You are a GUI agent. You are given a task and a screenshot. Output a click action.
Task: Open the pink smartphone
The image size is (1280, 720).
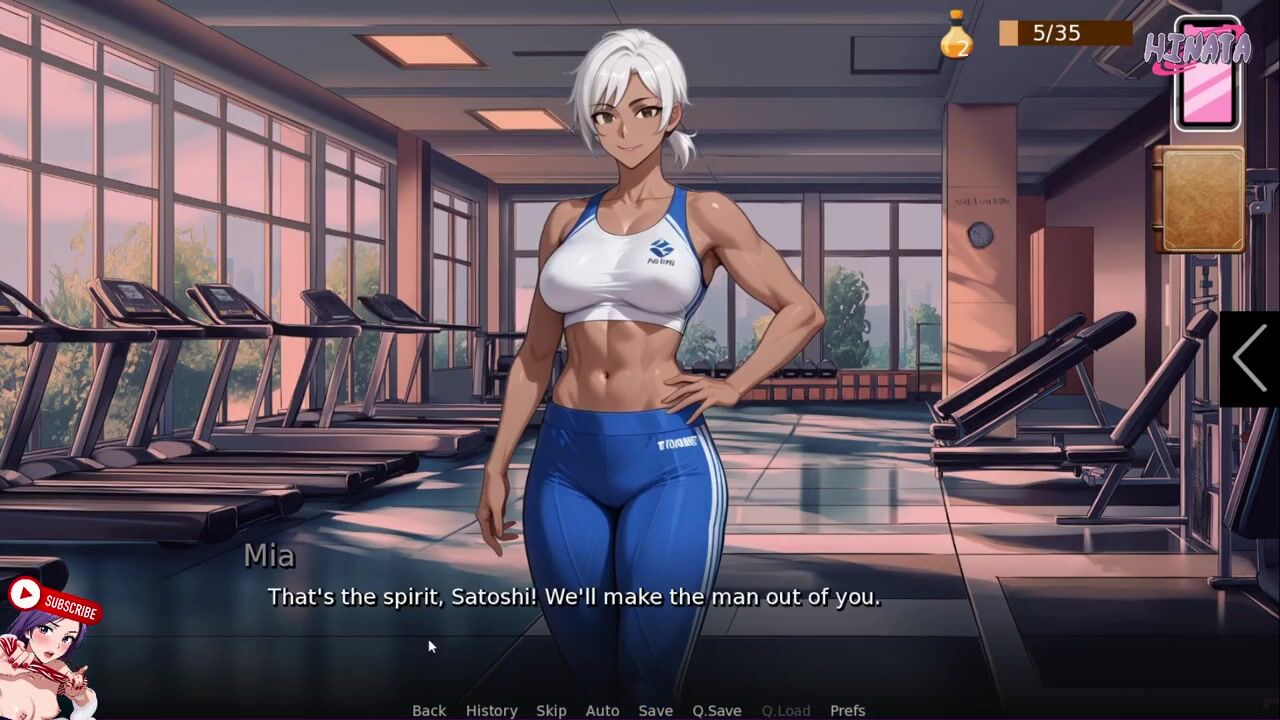1207,76
